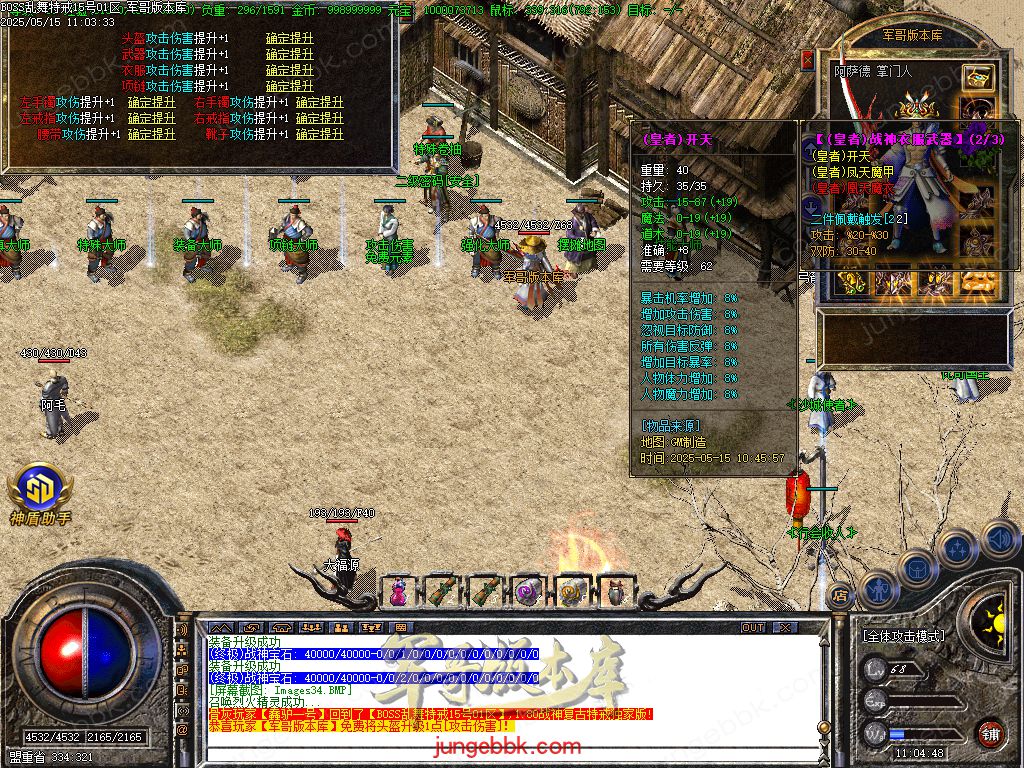Confirm the 右戒指 attack upgrade
This screenshot has width=1024, height=768.
click(319, 119)
